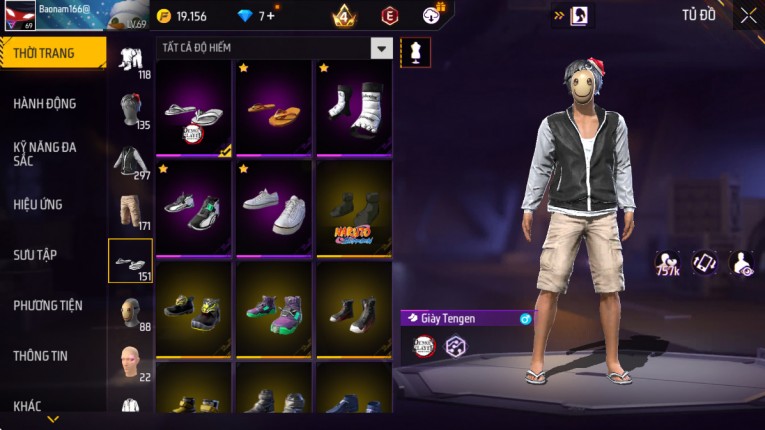
Task: Pick the Naruto-branded black shoes
Action: (x=354, y=208)
